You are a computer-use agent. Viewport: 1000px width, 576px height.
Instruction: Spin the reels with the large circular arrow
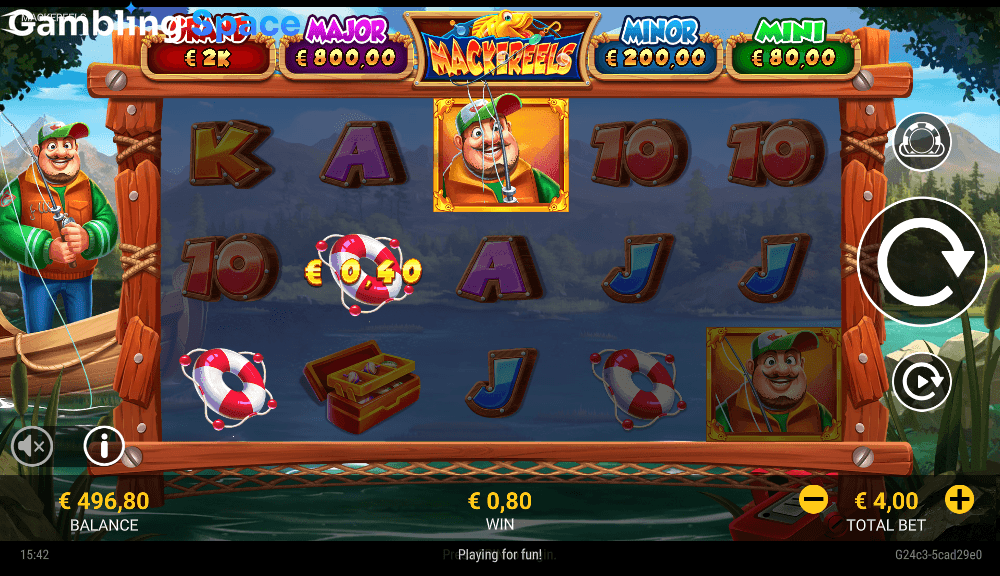(921, 262)
